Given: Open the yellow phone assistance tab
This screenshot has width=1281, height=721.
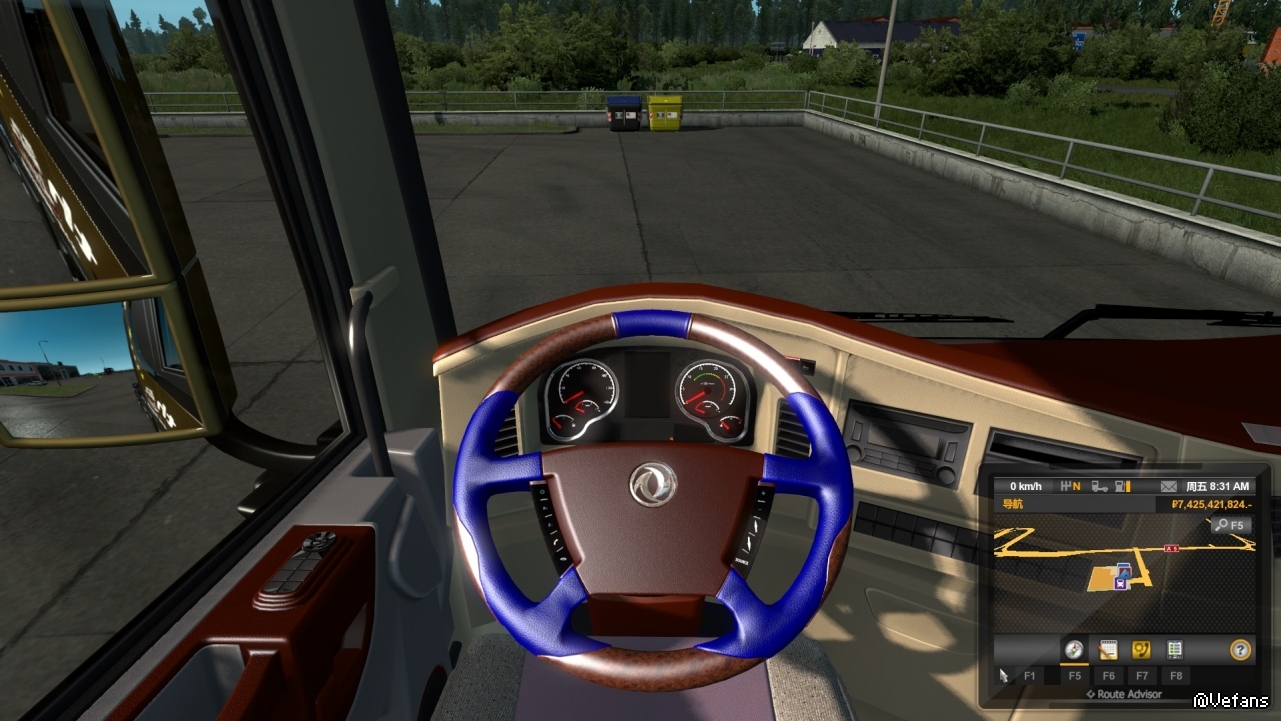Looking at the screenshot, I should 1141,650.
